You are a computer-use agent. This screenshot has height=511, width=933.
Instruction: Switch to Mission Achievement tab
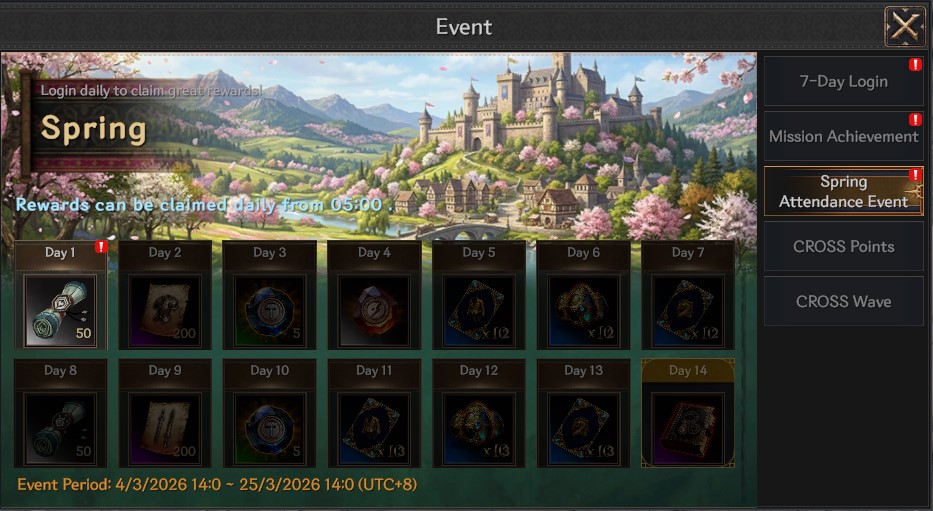[x=843, y=137]
